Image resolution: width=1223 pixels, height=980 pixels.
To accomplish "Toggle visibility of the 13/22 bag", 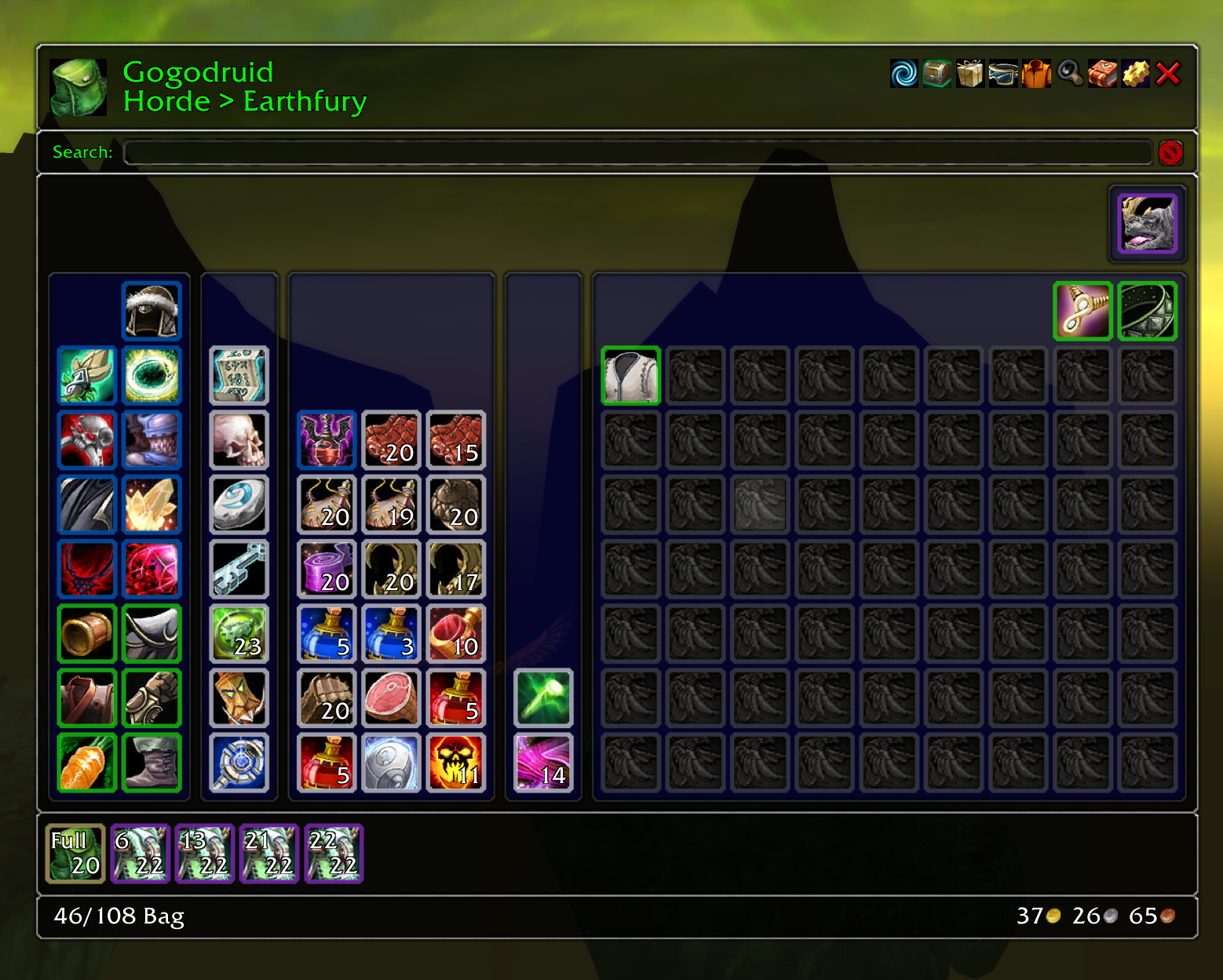I will pyautogui.click(x=205, y=854).
